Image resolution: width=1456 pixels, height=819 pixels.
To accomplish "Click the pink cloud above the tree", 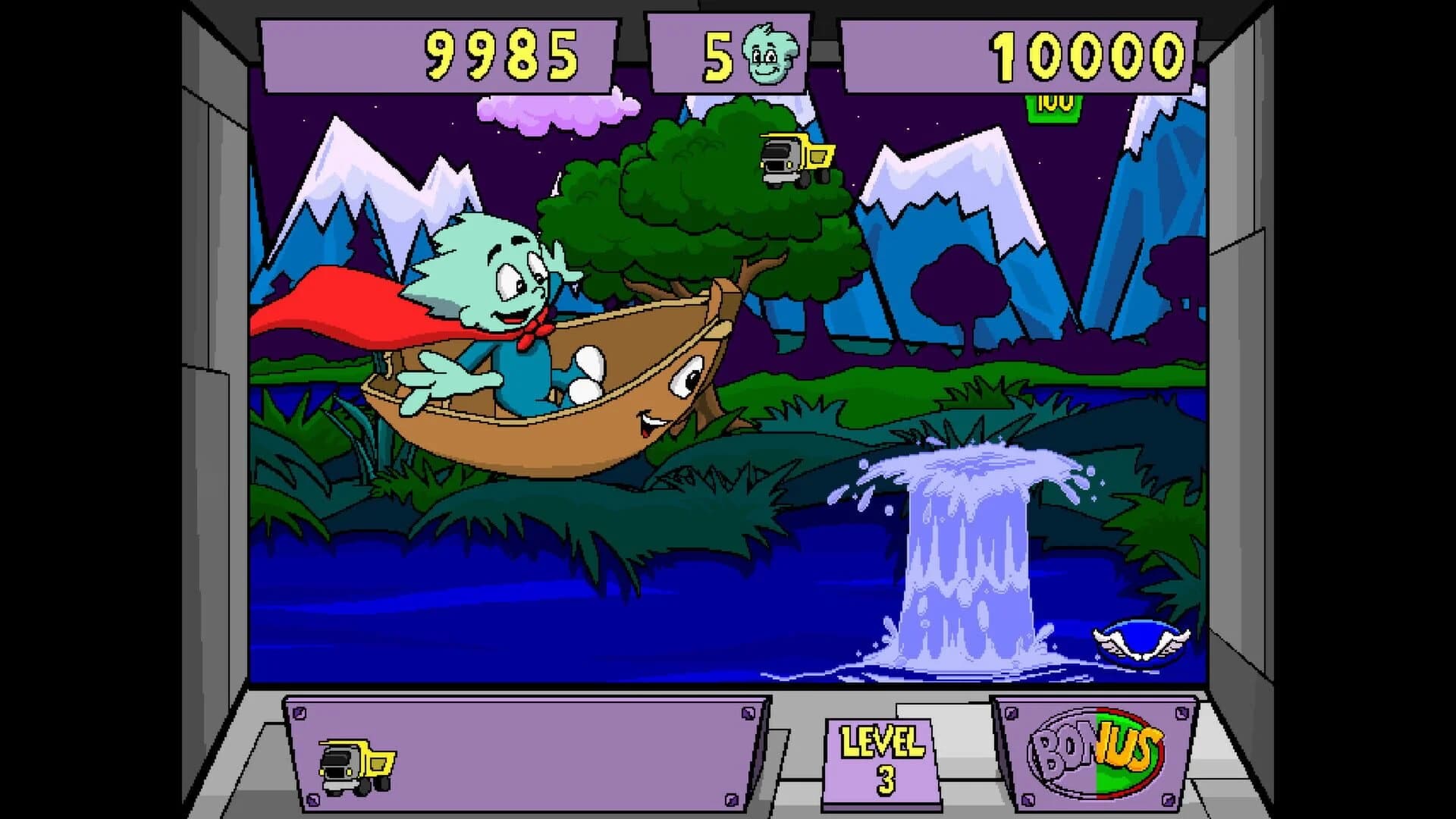I will click(550, 110).
